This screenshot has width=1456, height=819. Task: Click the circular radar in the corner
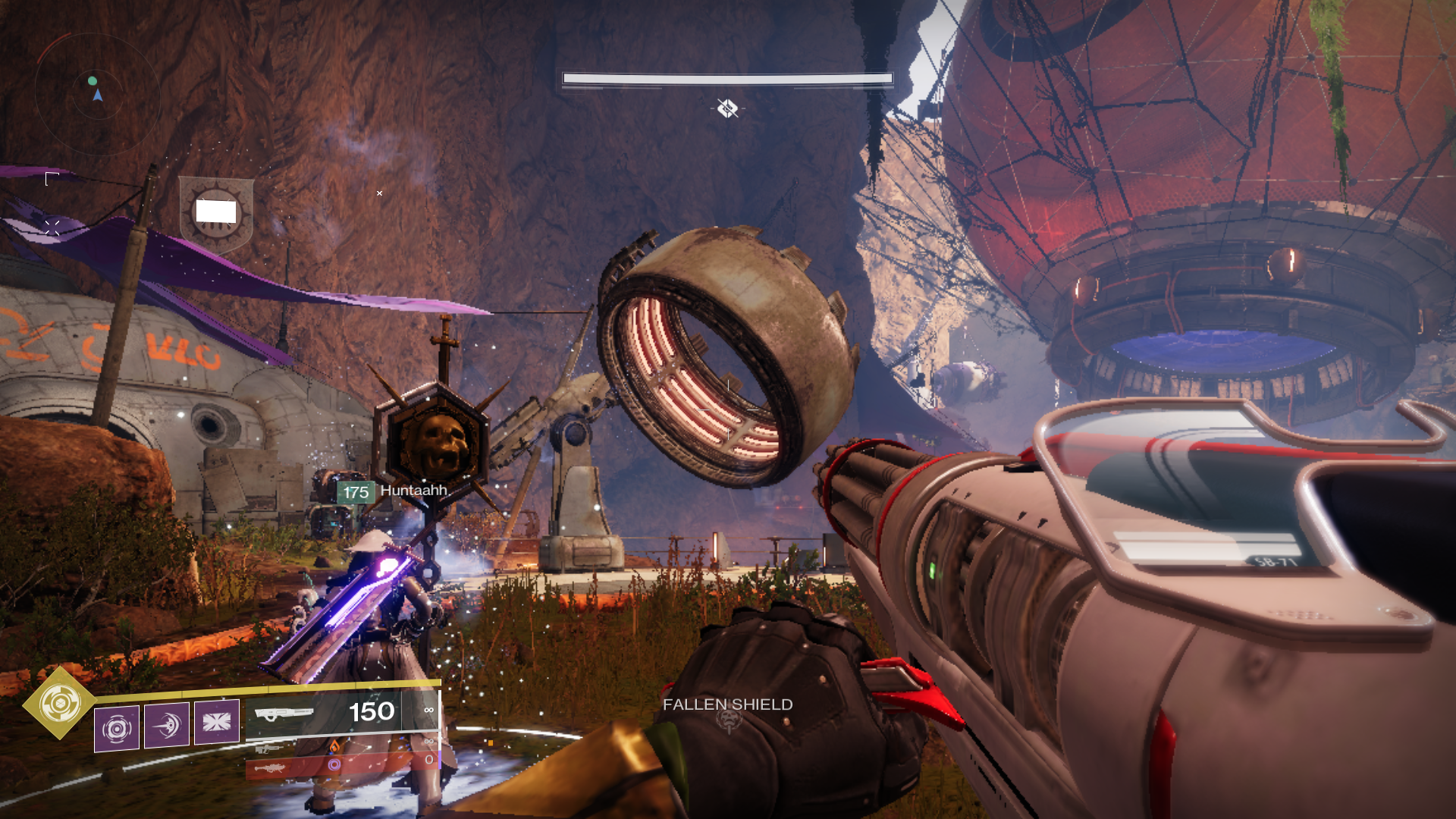[97, 94]
